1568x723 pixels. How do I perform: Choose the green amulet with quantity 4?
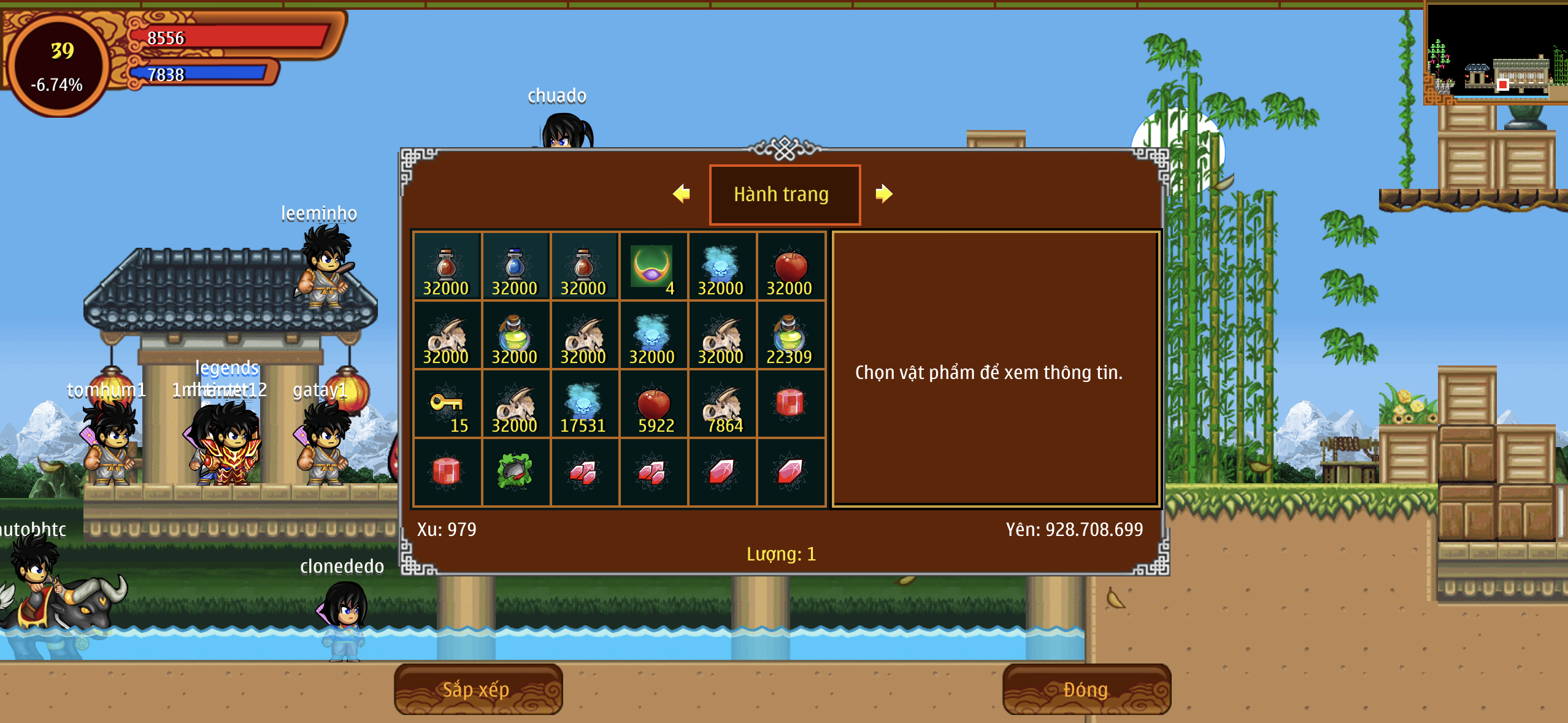pyautogui.click(x=652, y=267)
